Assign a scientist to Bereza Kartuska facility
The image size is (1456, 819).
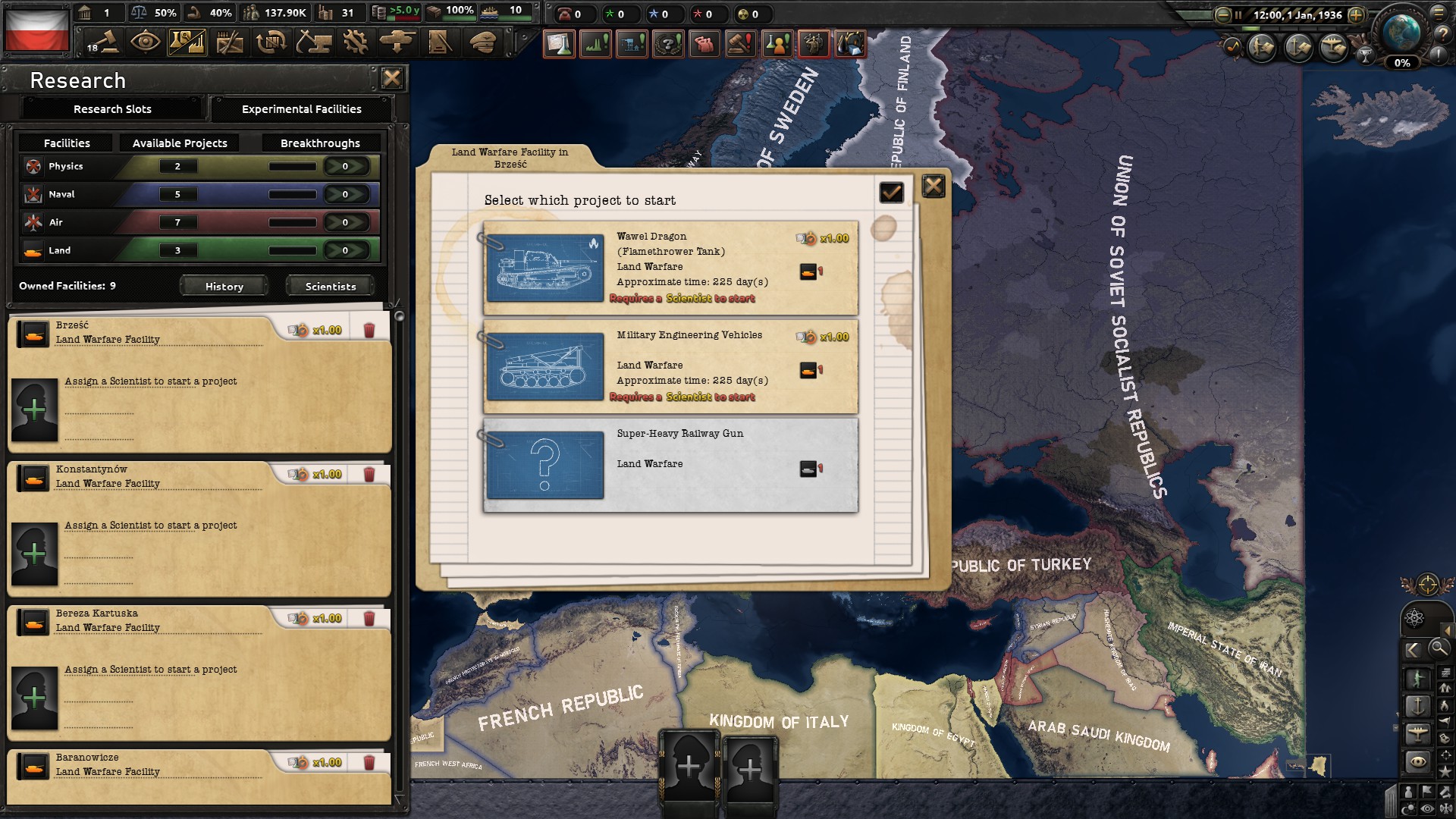34,698
